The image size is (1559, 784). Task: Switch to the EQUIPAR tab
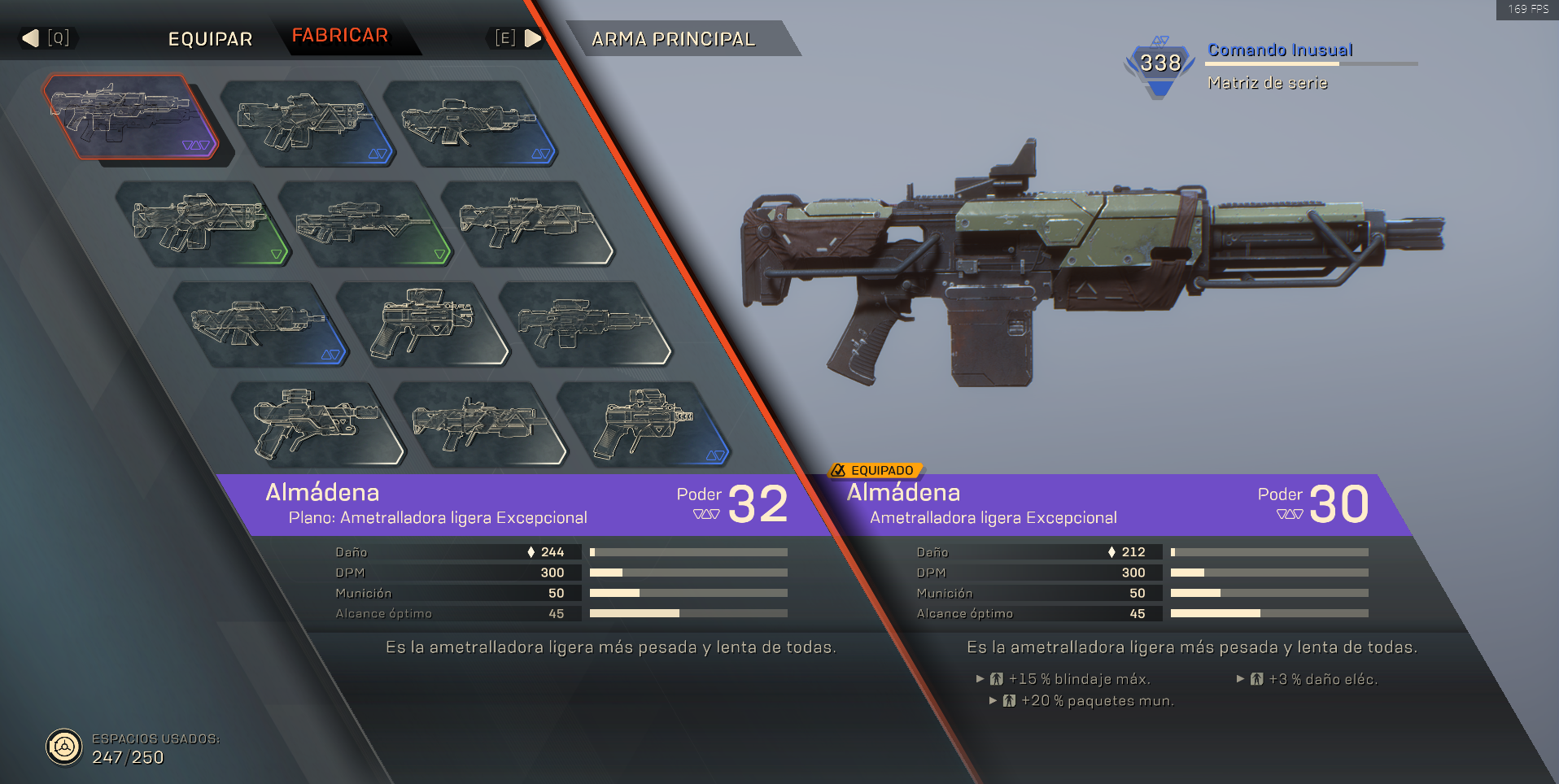(x=210, y=39)
